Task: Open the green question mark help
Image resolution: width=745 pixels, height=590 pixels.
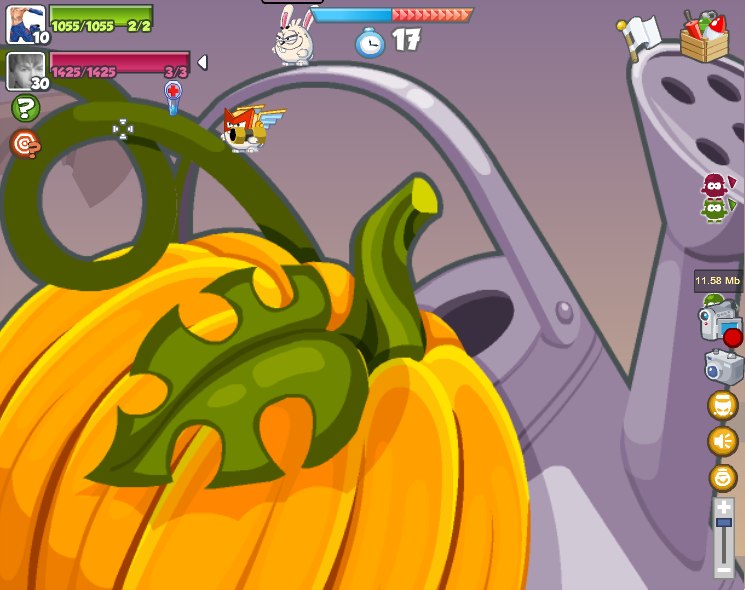Action: 24,108
